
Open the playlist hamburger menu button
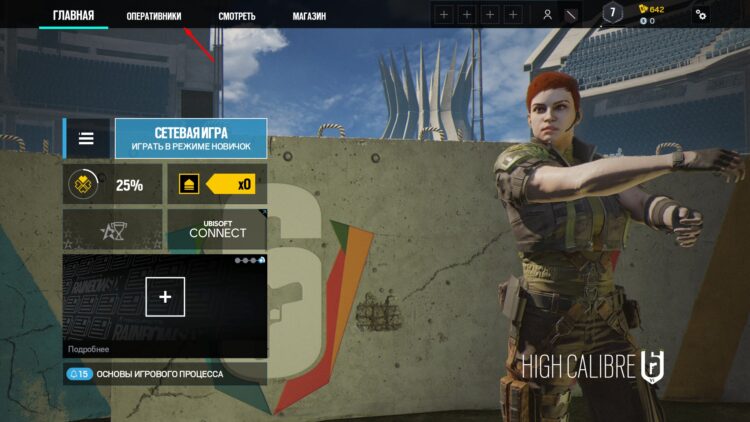pos(87,139)
